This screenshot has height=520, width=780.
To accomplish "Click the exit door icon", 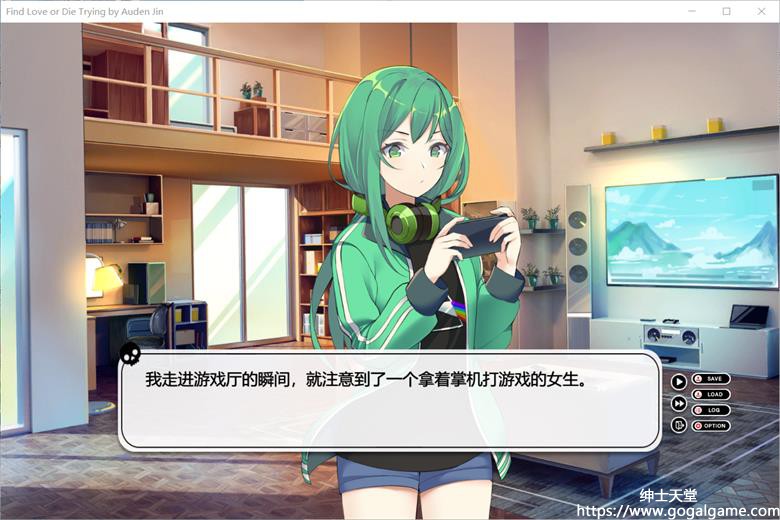I will pos(679,425).
